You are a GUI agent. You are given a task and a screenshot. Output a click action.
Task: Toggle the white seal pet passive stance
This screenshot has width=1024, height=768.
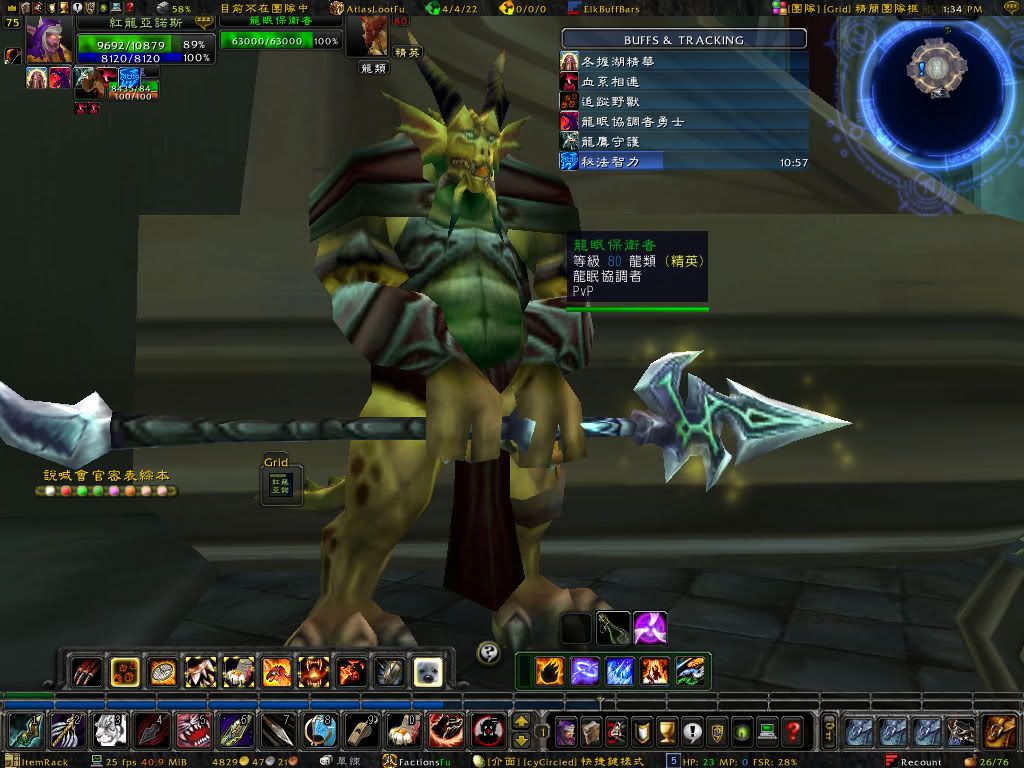(428, 671)
